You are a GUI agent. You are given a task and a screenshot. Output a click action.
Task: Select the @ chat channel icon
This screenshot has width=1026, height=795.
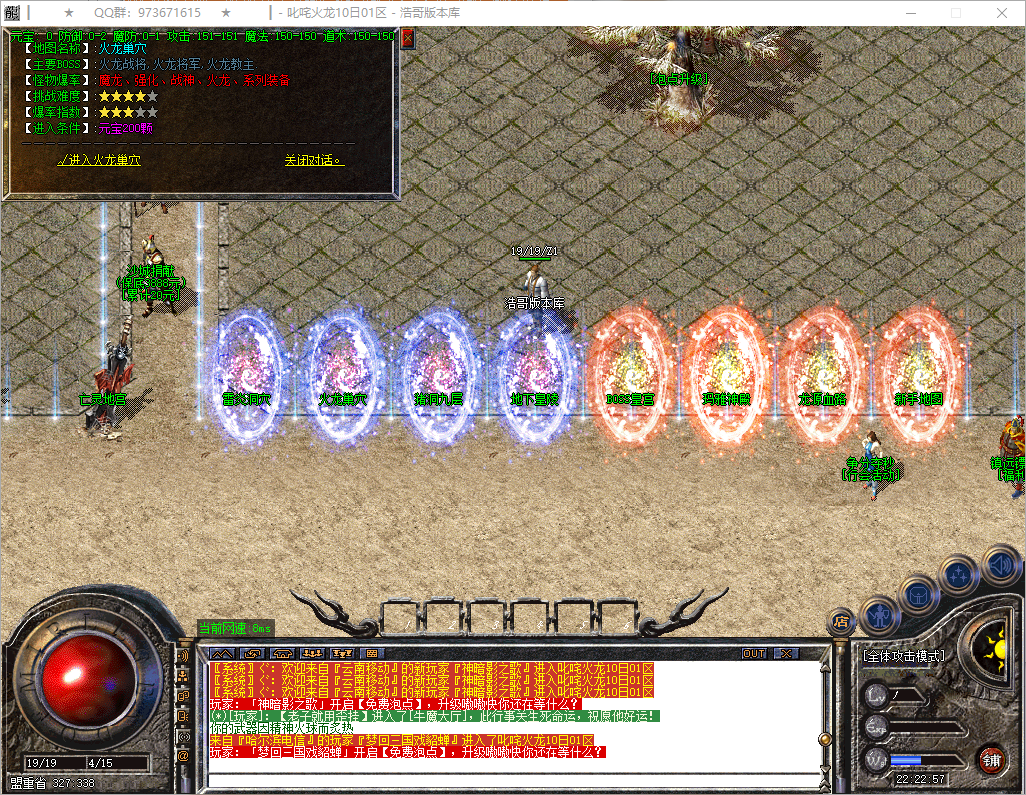(x=183, y=756)
